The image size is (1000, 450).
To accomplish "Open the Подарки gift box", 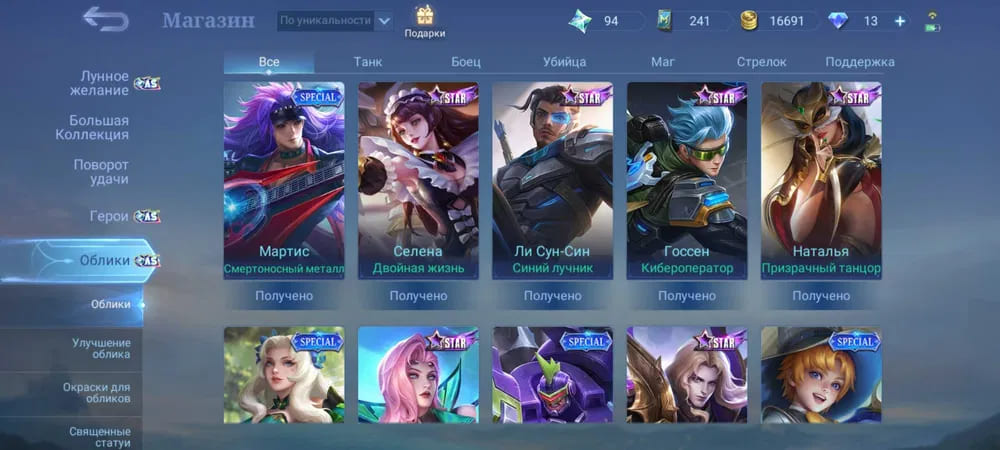I will pyautogui.click(x=424, y=21).
